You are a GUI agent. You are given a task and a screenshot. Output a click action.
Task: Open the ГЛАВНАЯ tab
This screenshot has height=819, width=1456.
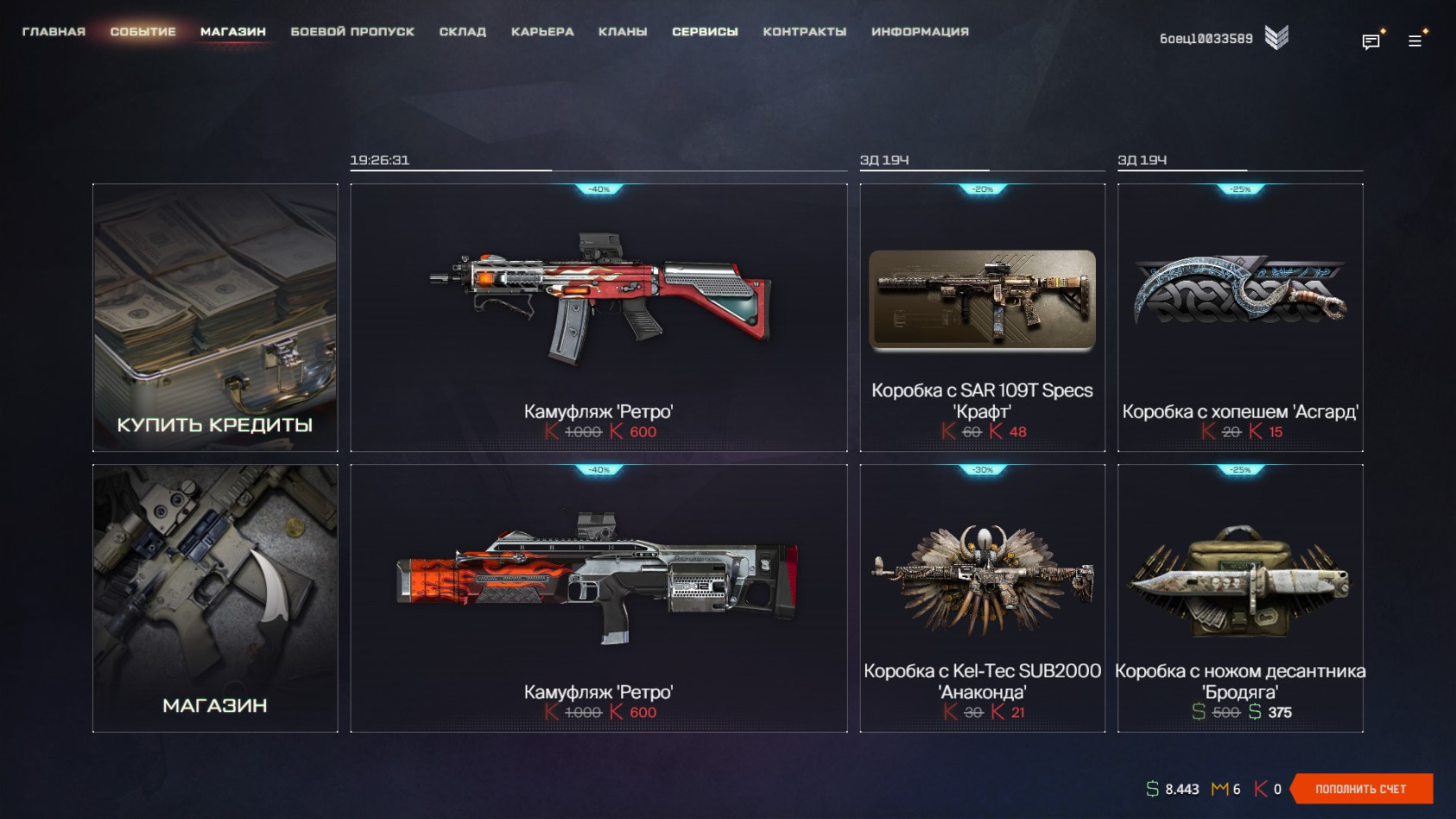(x=54, y=32)
